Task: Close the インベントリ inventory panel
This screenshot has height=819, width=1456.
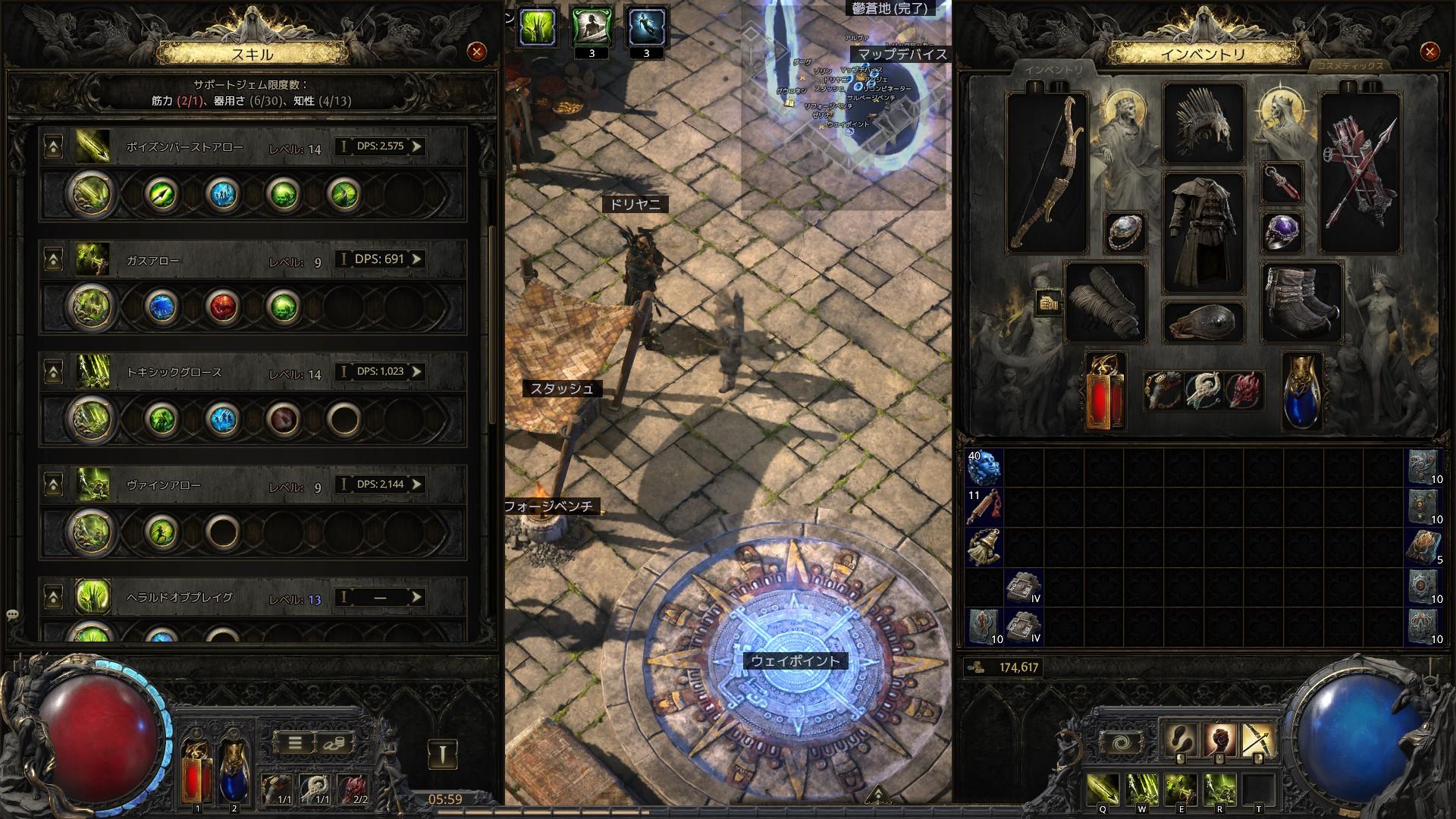Action: (1429, 52)
